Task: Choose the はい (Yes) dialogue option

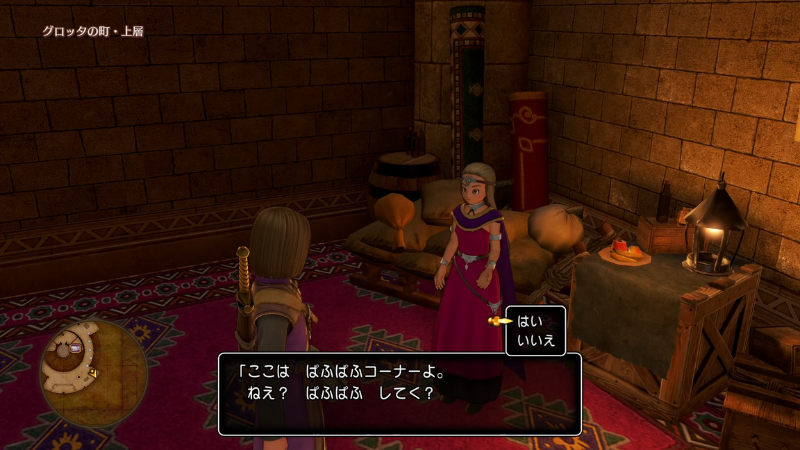Action: [x=529, y=321]
